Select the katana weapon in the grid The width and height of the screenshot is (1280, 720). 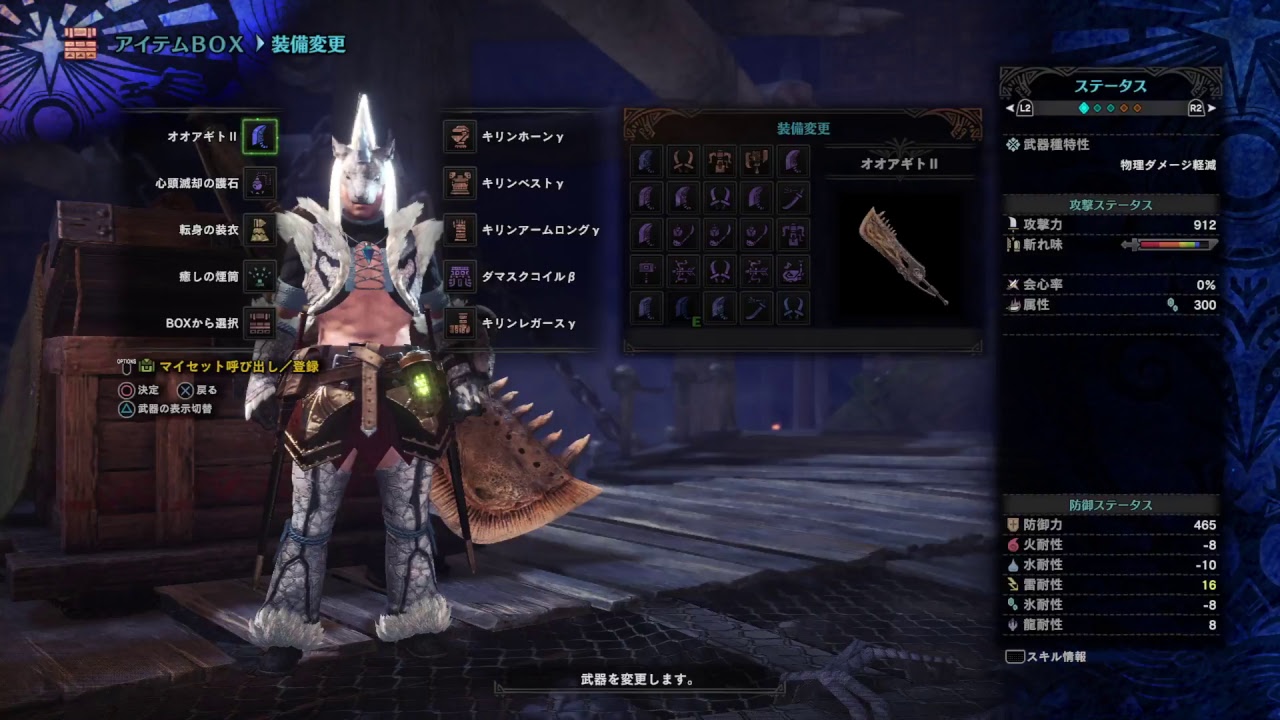794,197
